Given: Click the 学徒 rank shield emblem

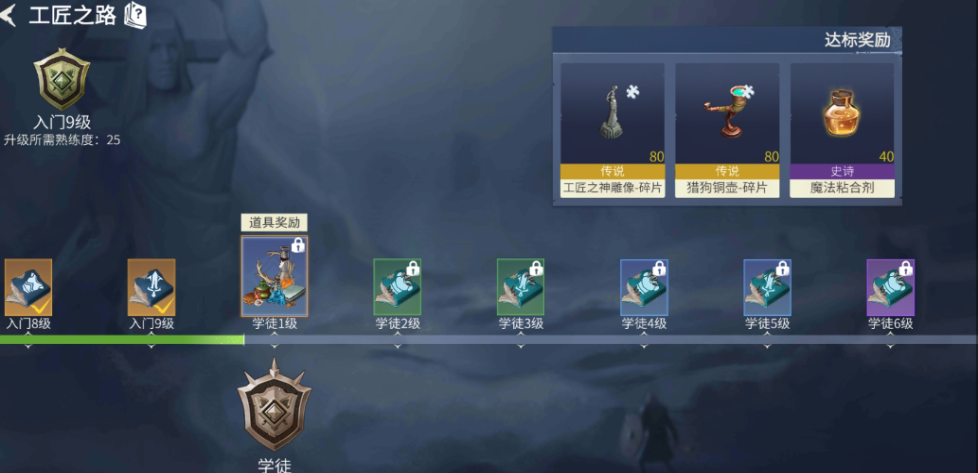Looking at the screenshot, I should [274, 404].
